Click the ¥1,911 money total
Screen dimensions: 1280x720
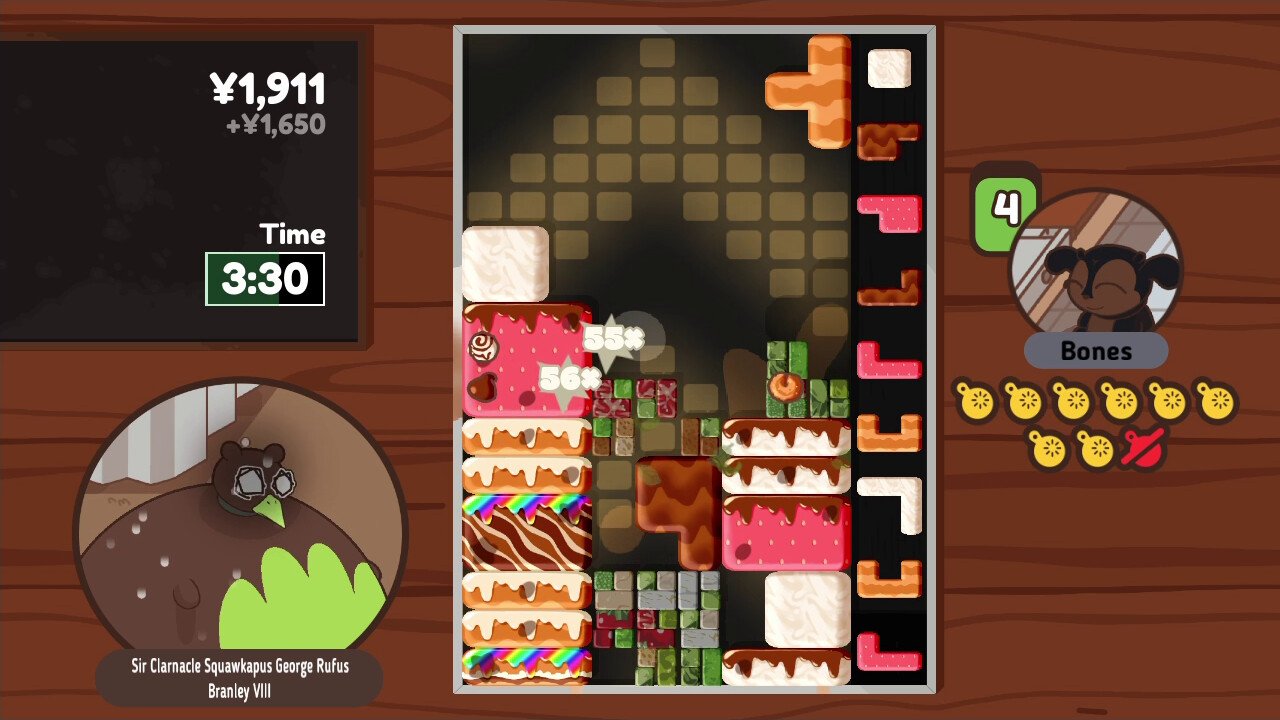pyautogui.click(x=270, y=89)
